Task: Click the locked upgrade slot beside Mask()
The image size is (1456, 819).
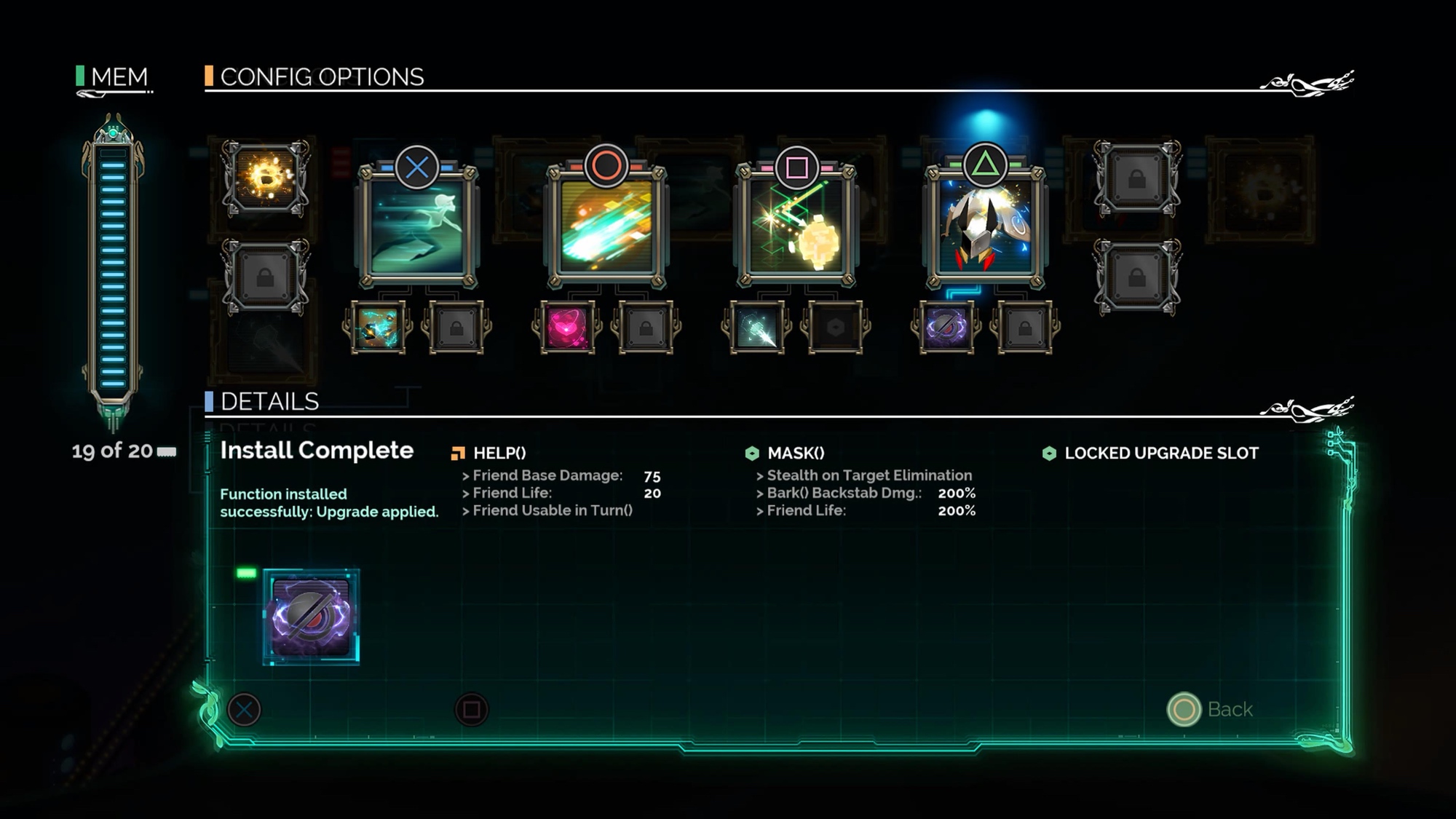Action: point(1024,328)
